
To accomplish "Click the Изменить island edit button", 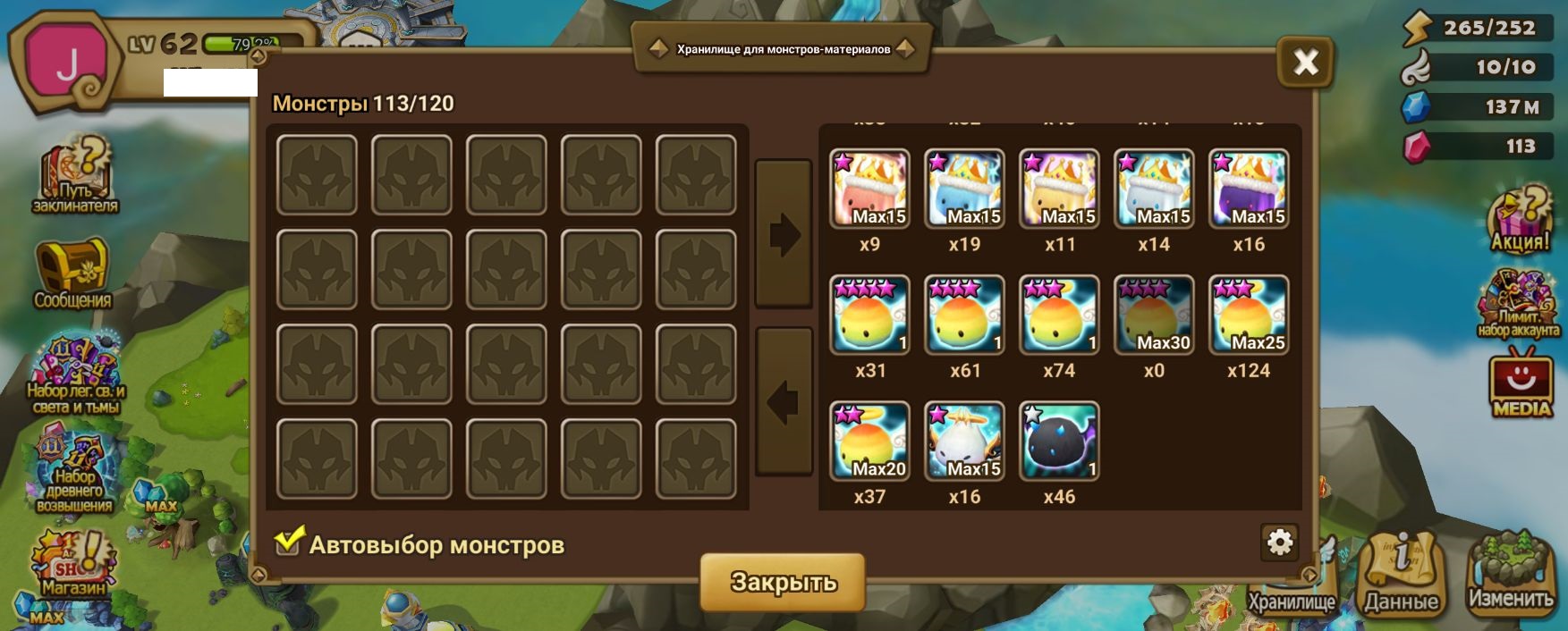I will pyautogui.click(x=1511, y=573).
